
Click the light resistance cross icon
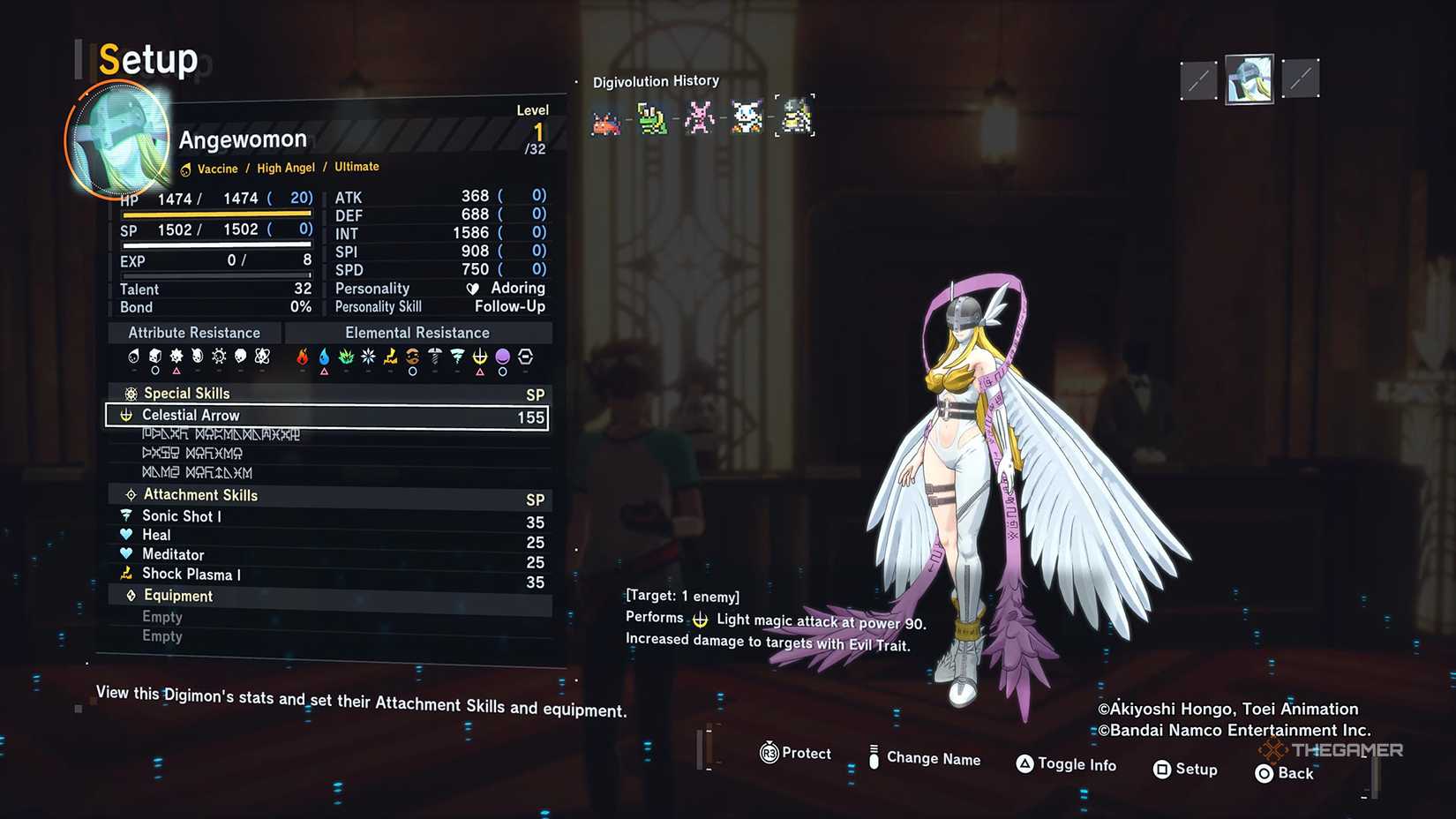[480, 357]
